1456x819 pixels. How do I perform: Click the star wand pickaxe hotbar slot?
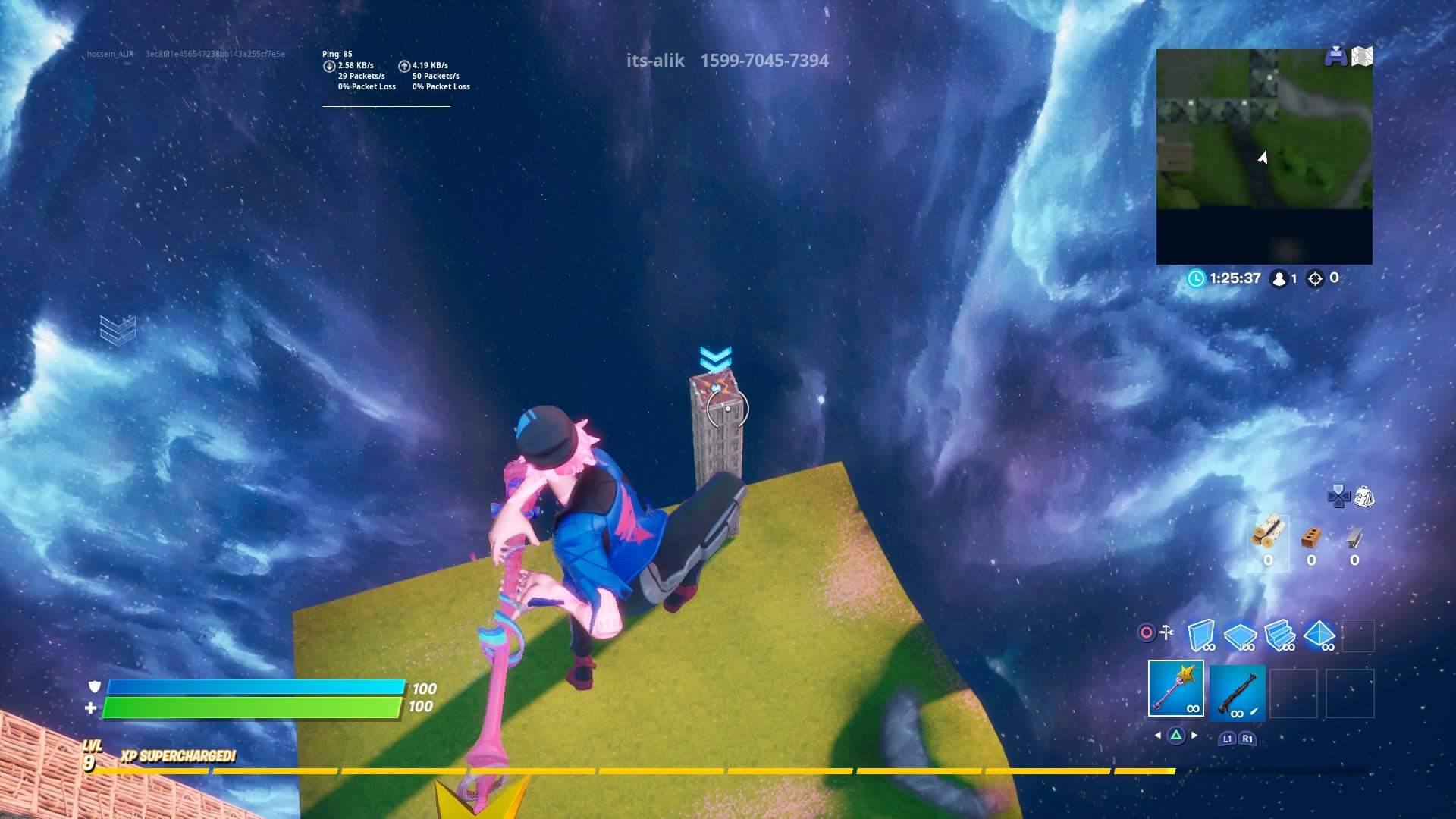click(x=1175, y=689)
